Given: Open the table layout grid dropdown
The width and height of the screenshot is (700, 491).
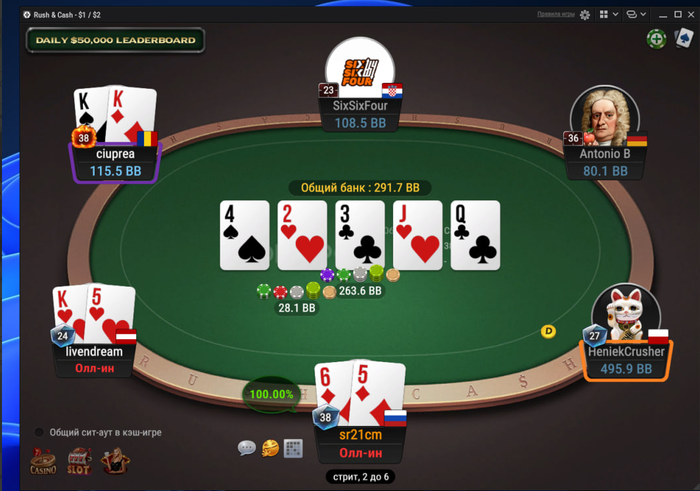Looking at the screenshot, I should coord(607,15).
